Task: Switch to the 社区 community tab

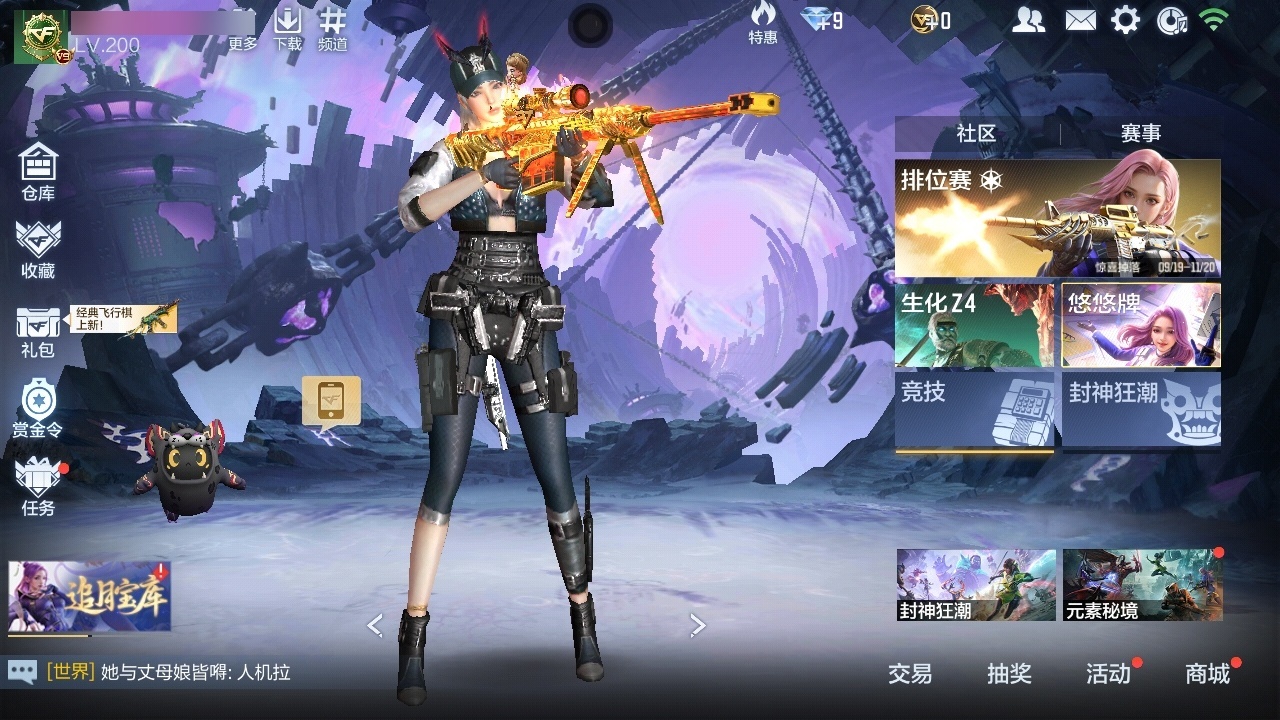Action: point(976,133)
